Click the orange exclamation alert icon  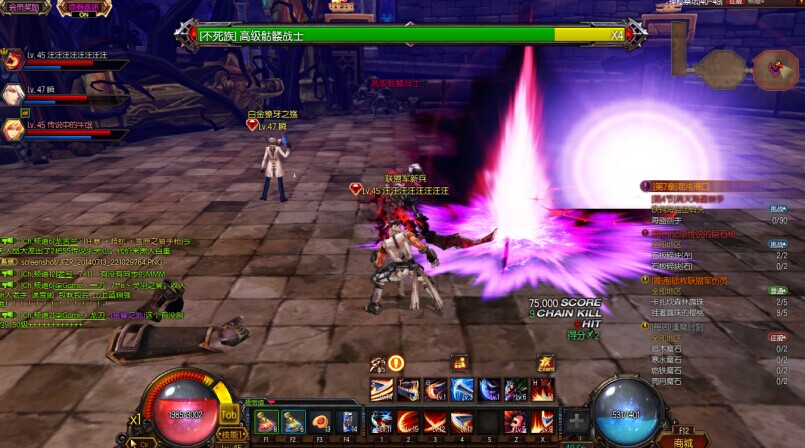(396, 363)
